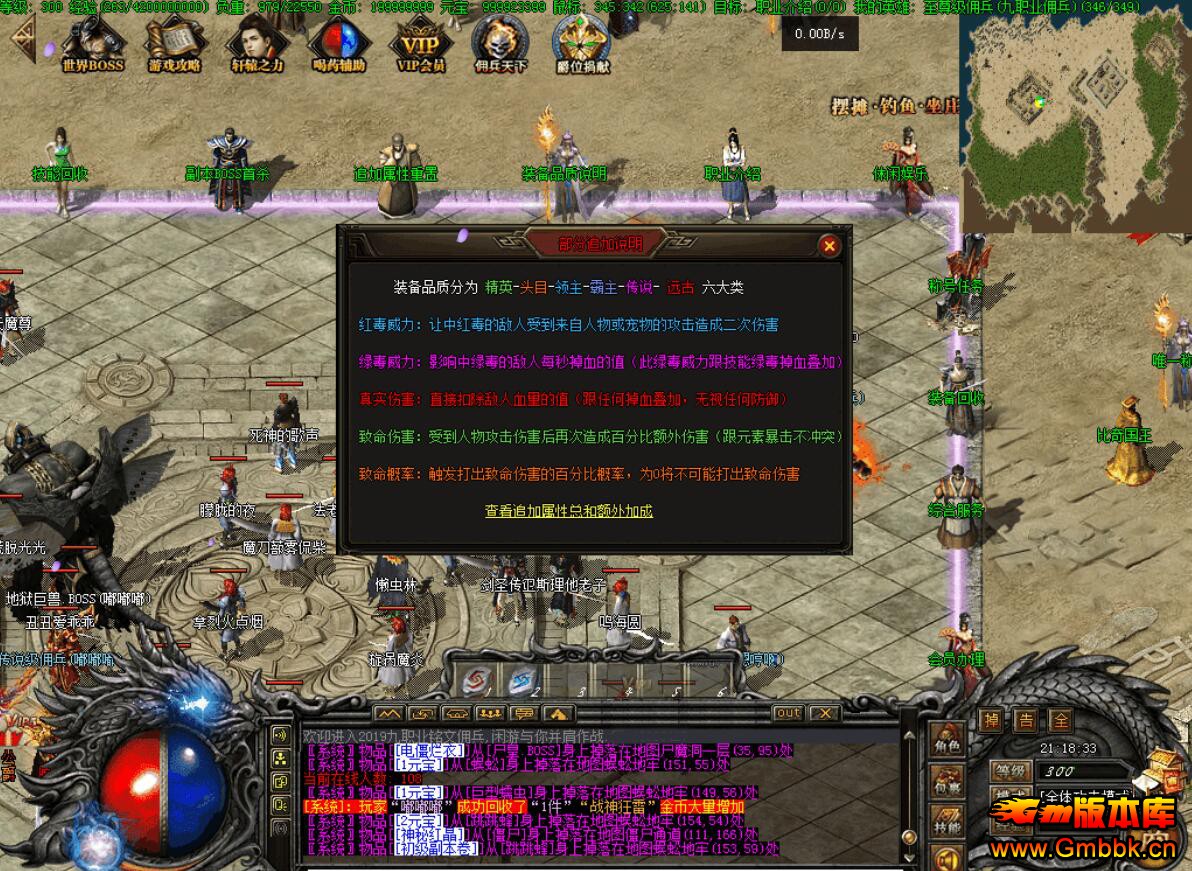Select the blue rune hotbar slot 2

pyautogui.click(x=522, y=680)
